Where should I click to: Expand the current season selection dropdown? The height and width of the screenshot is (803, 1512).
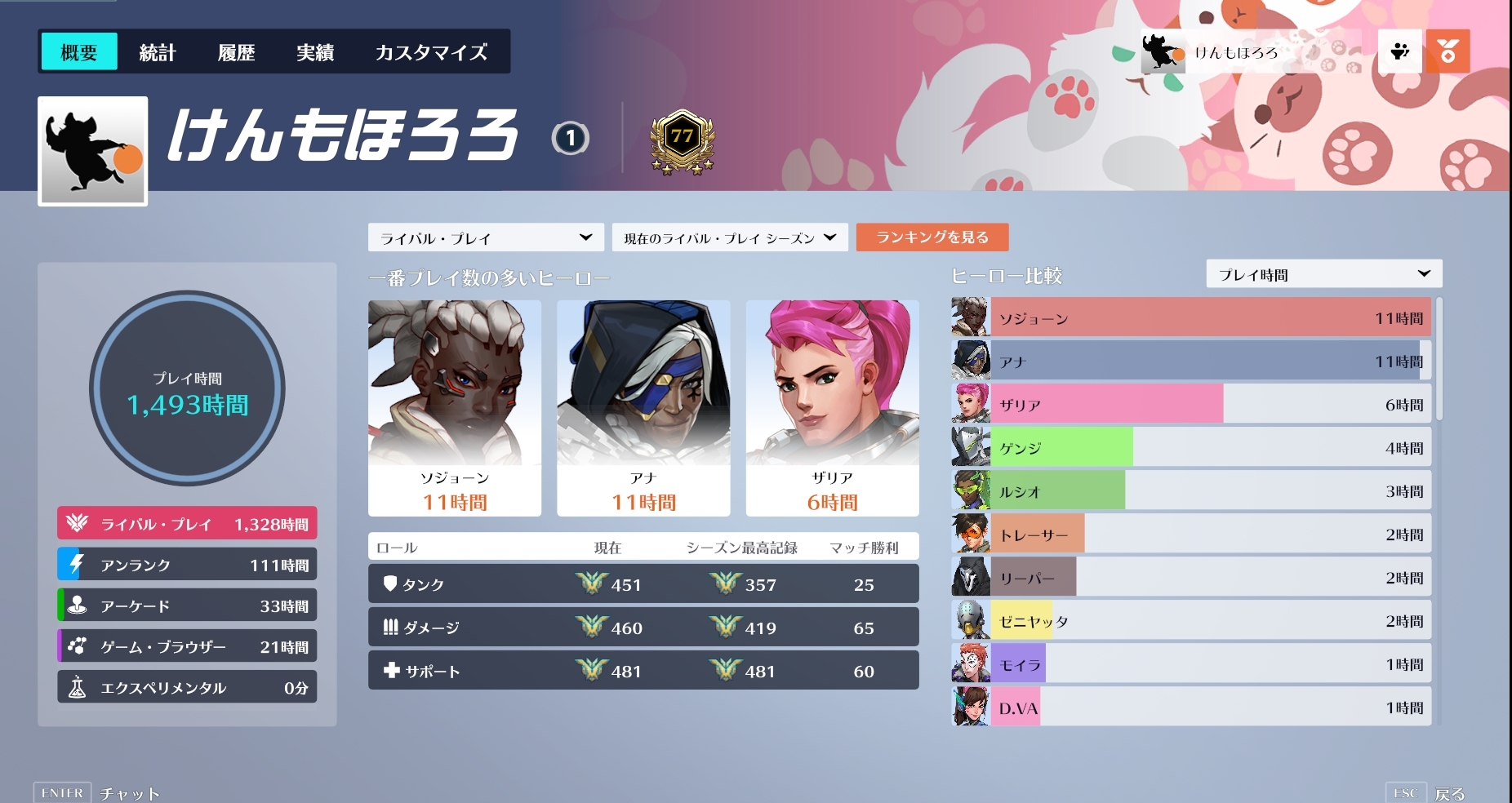(x=729, y=237)
